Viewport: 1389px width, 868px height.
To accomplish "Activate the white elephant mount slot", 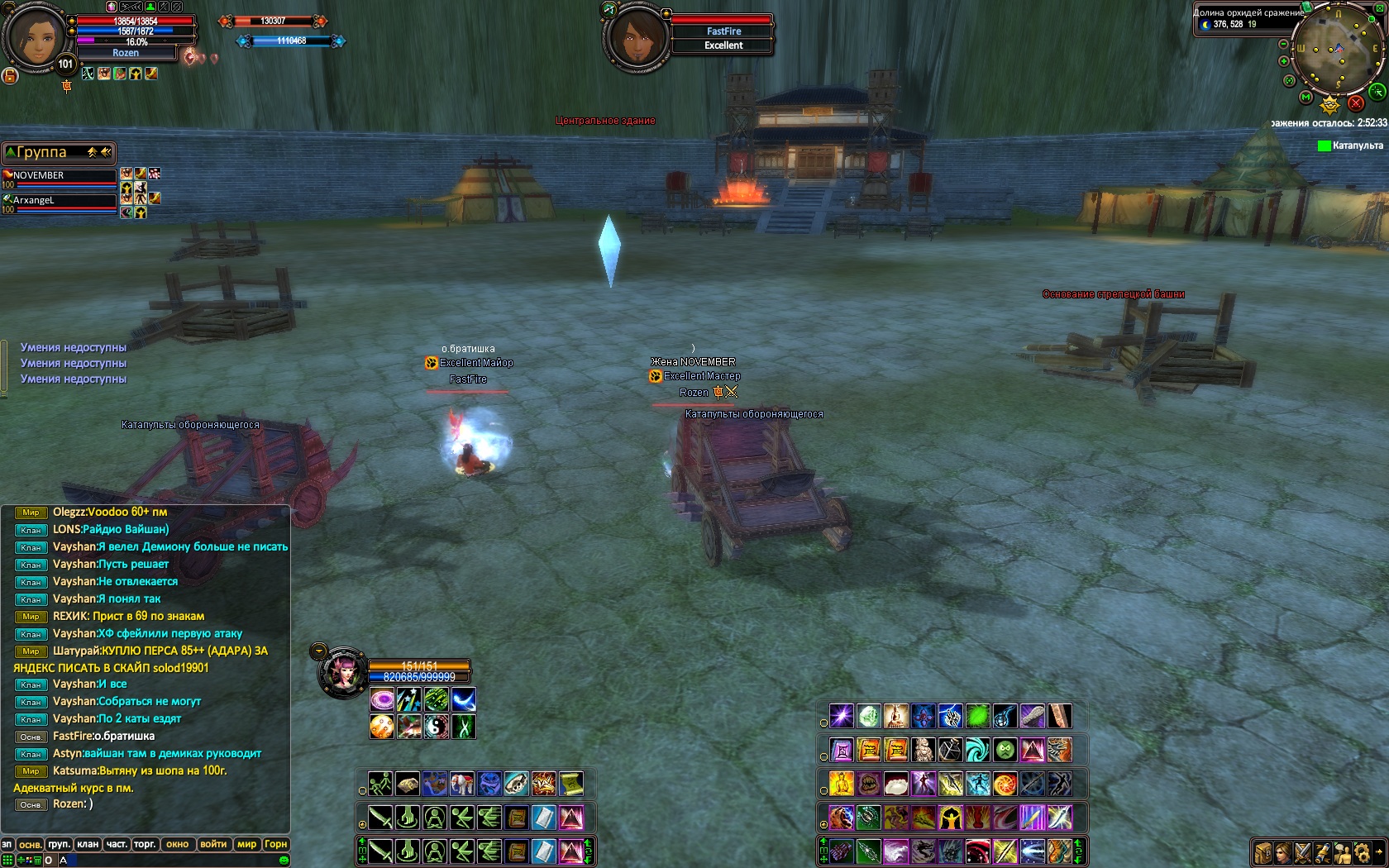I will point(462,784).
